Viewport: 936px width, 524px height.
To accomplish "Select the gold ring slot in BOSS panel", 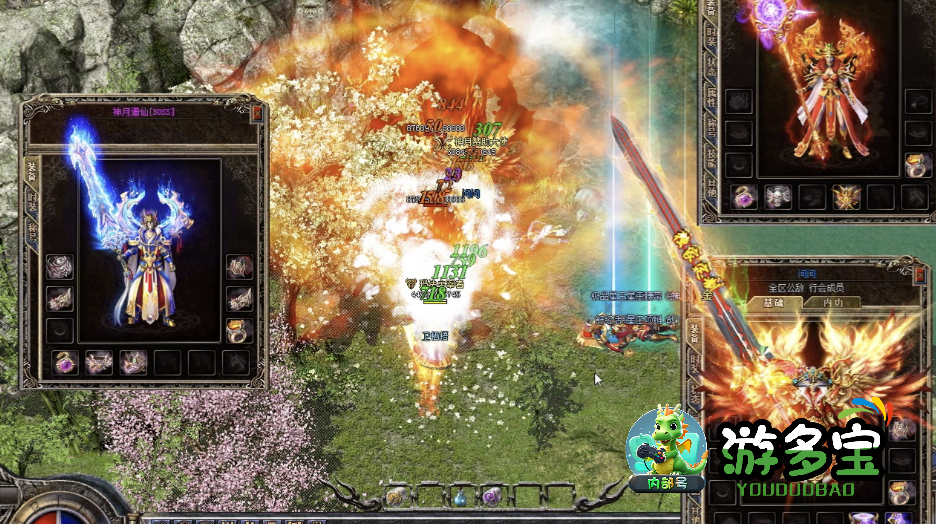I will pyautogui.click(x=238, y=331).
